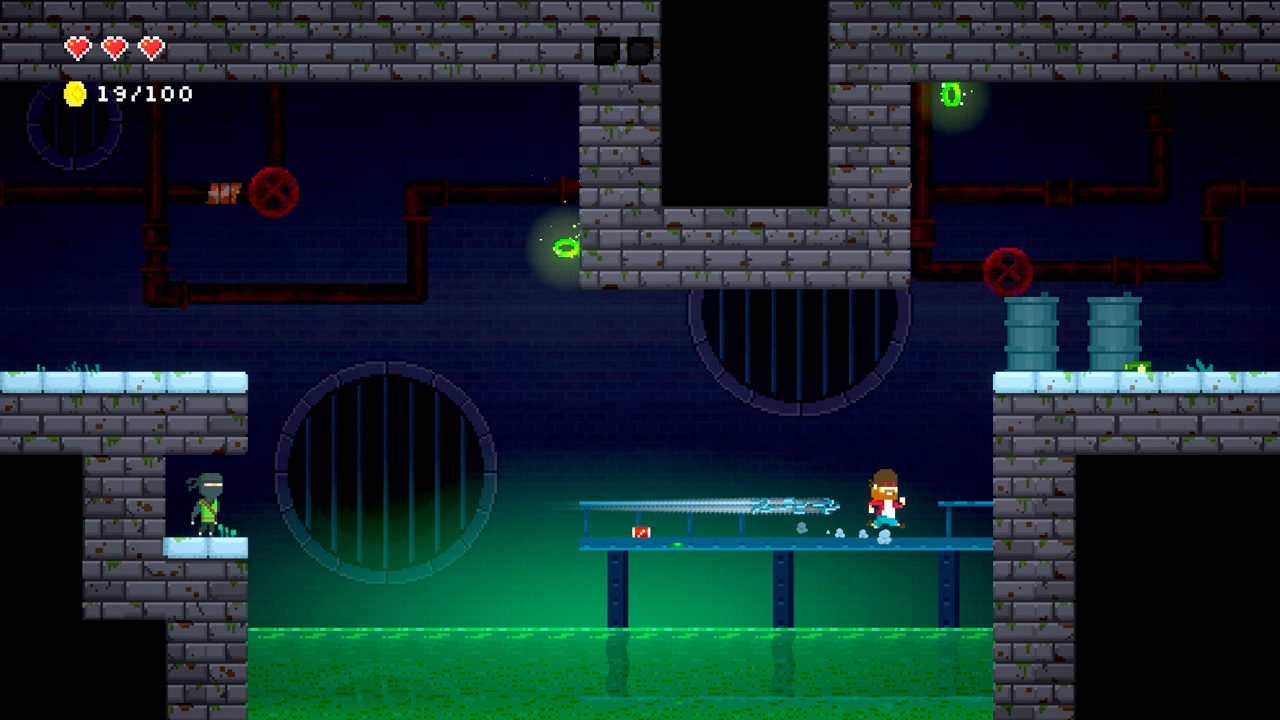Click the red valve wheel on the left pipe
The height and width of the screenshot is (720, 1280).
pos(274,191)
